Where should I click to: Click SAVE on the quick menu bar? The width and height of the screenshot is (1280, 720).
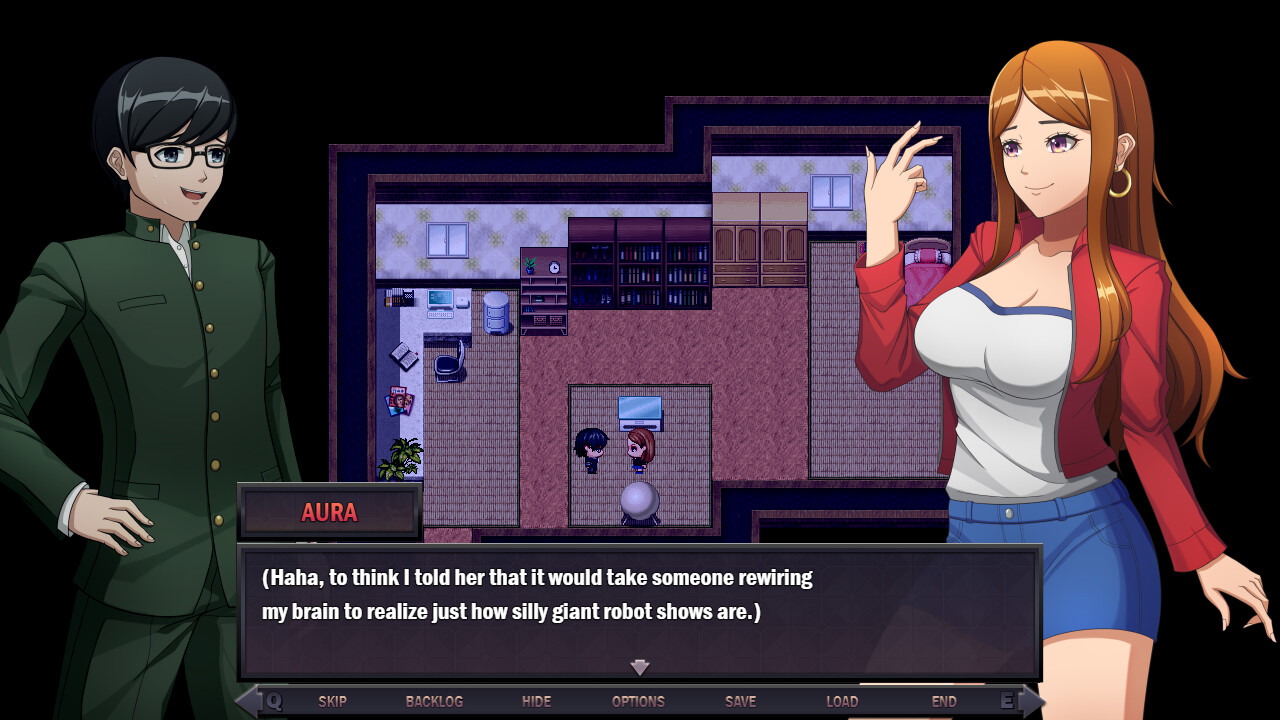pyautogui.click(x=740, y=701)
